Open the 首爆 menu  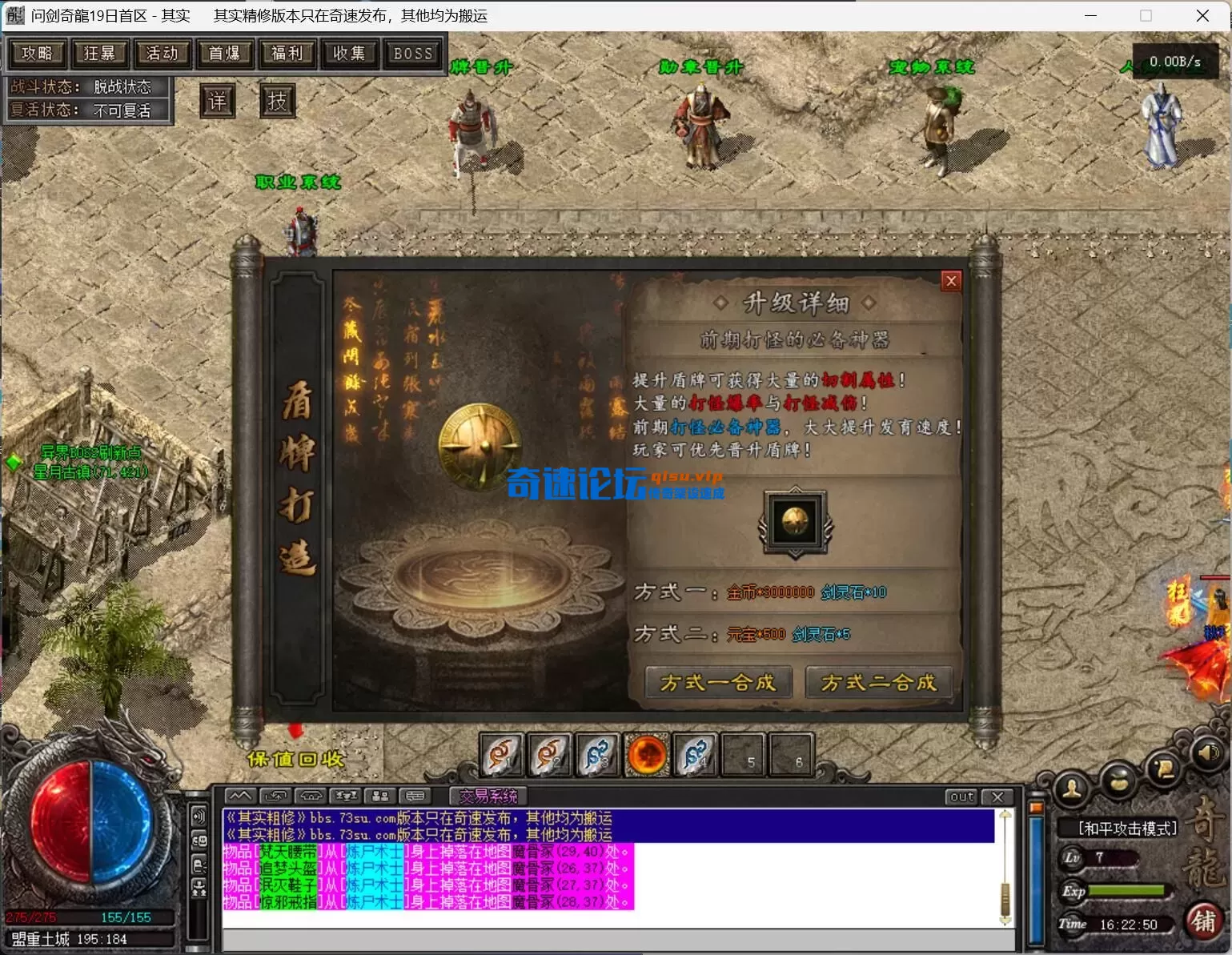coord(224,54)
